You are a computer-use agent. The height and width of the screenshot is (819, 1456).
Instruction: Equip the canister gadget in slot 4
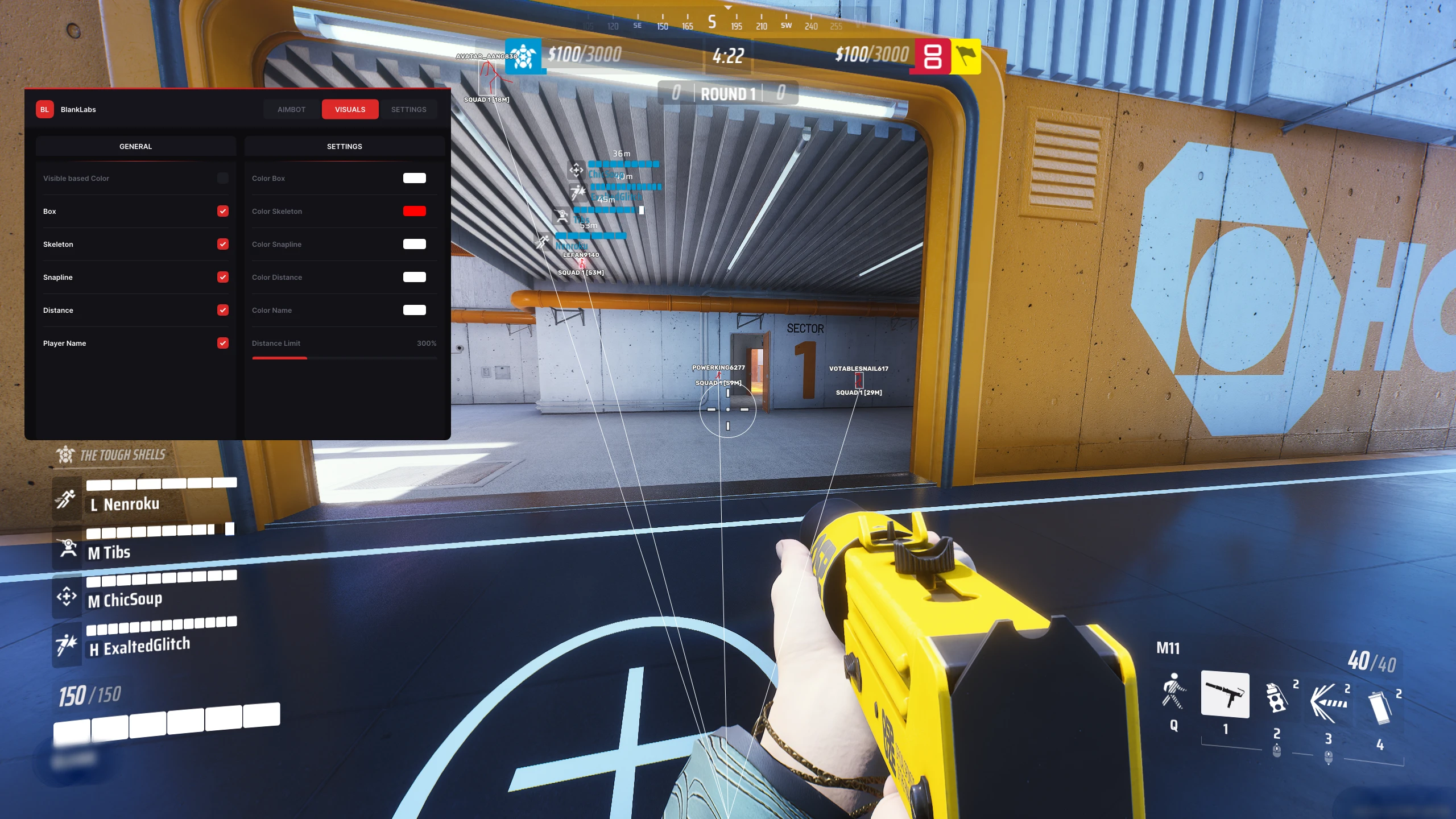pyautogui.click(x=1380, y=707)
